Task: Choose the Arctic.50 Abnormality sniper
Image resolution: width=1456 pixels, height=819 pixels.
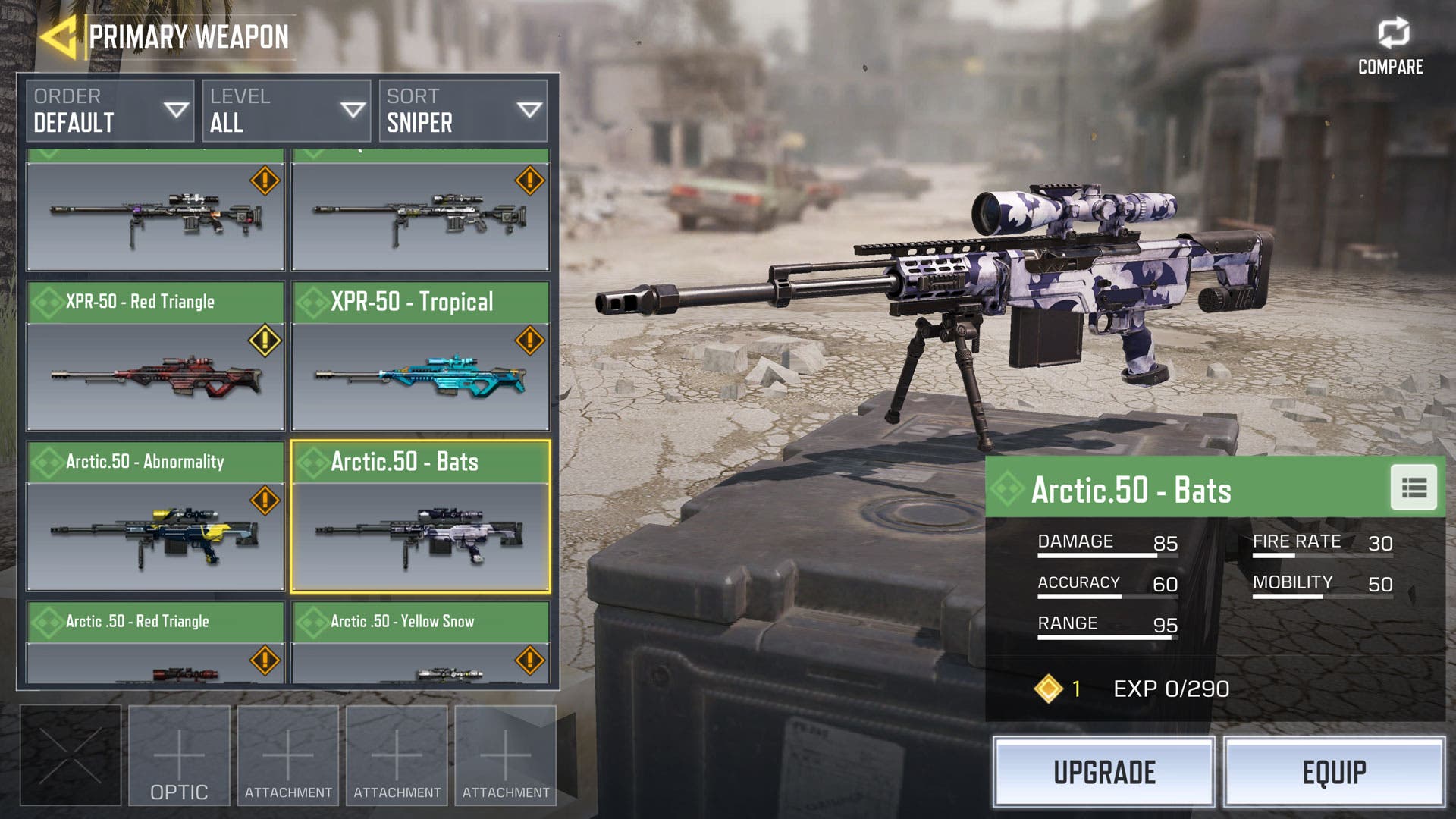Action: [155, 516]
